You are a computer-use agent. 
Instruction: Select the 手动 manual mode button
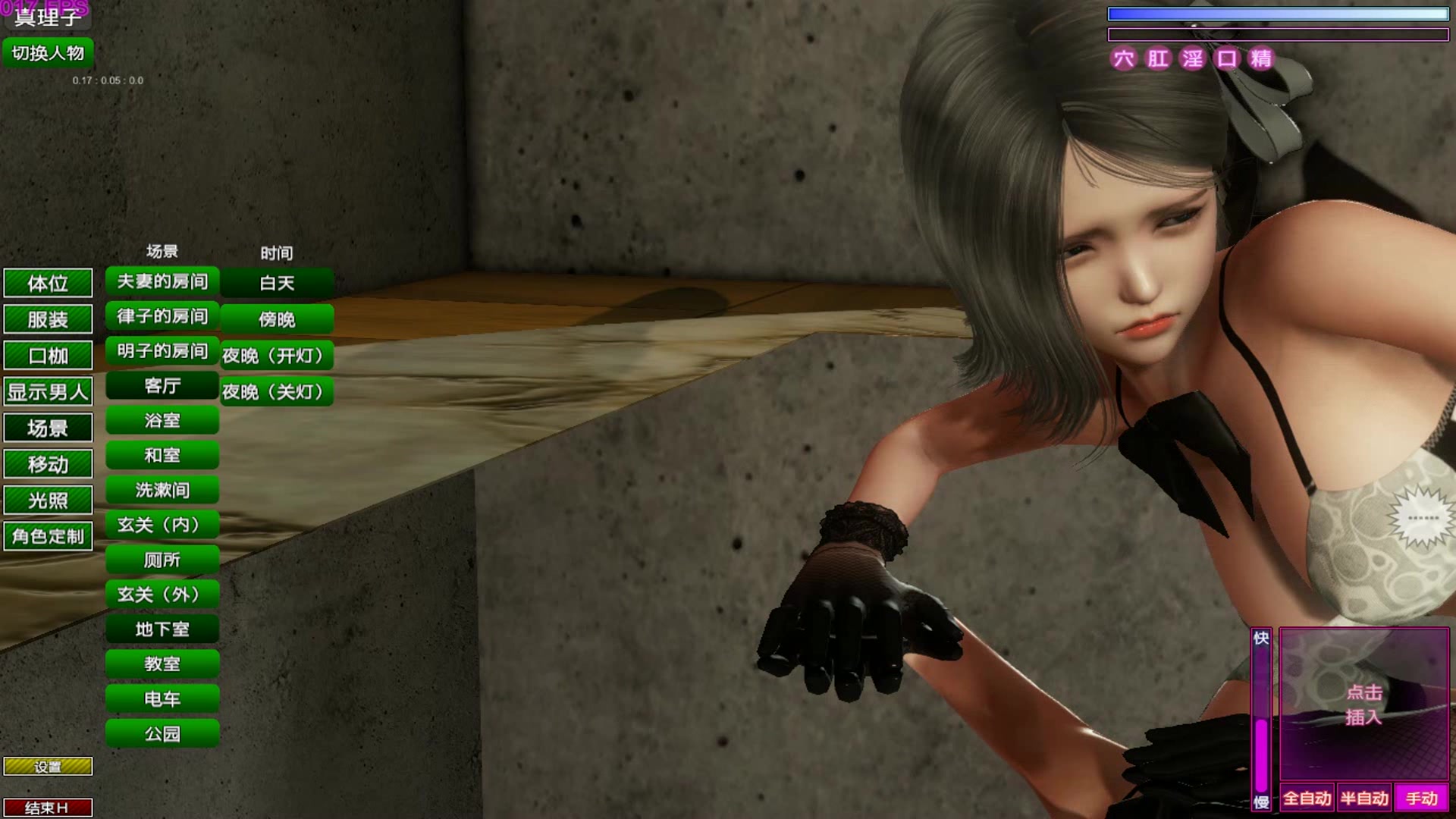tap(1421, 799)
